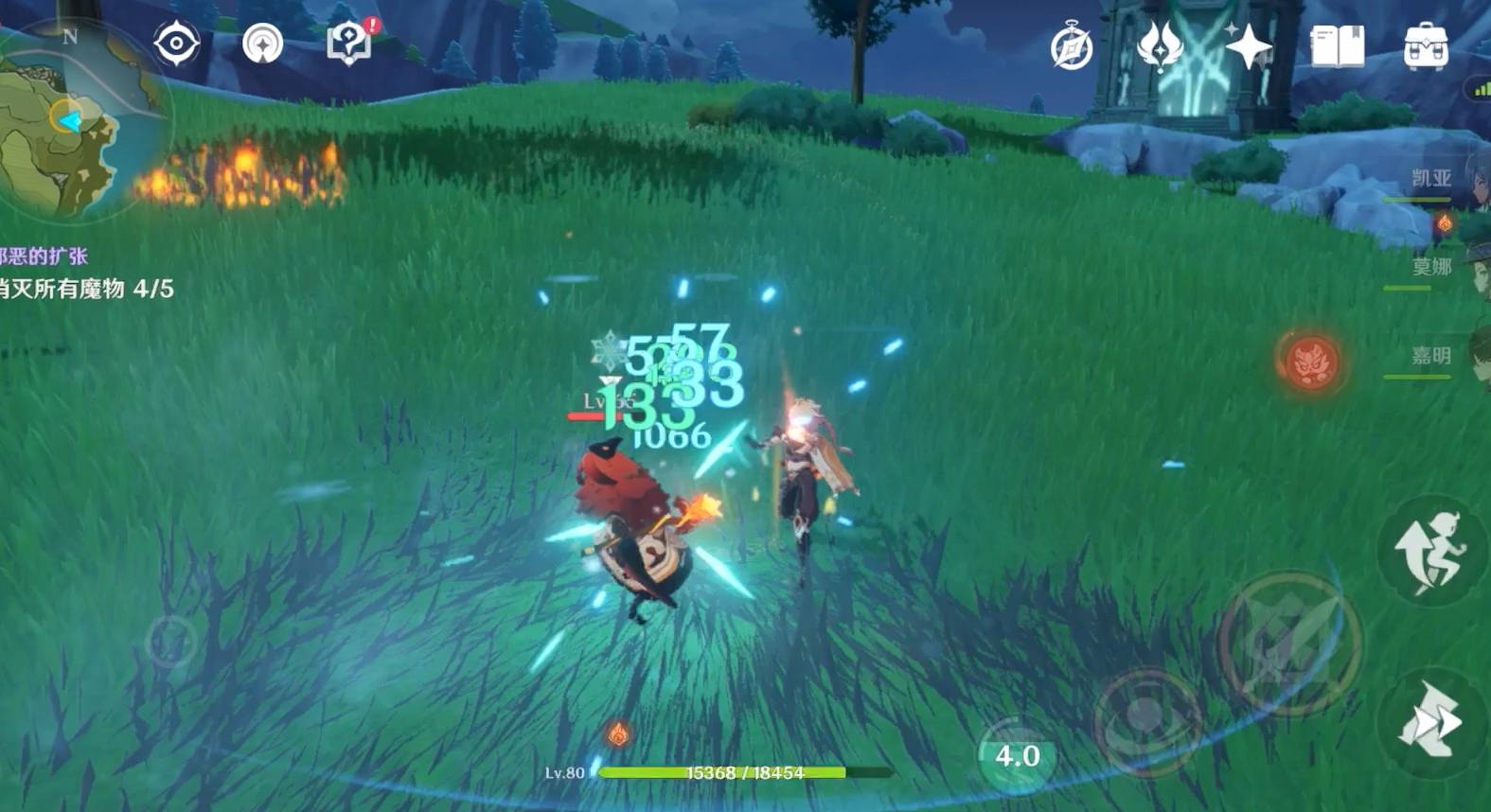Open the tutorial question-mark icon with red alert
1491x812 pixels.
(349, 44)
